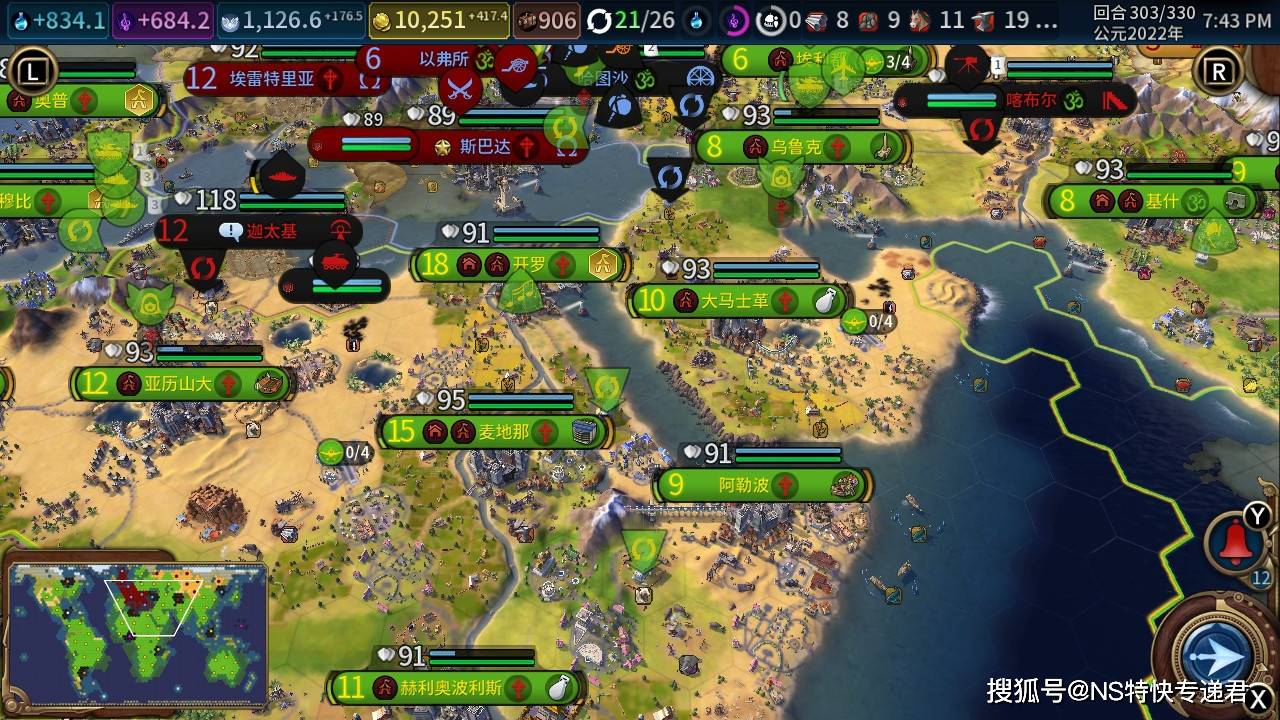Open the 大马士革 city banner
The image size is (1280, 720).
[x=737, y=300]
